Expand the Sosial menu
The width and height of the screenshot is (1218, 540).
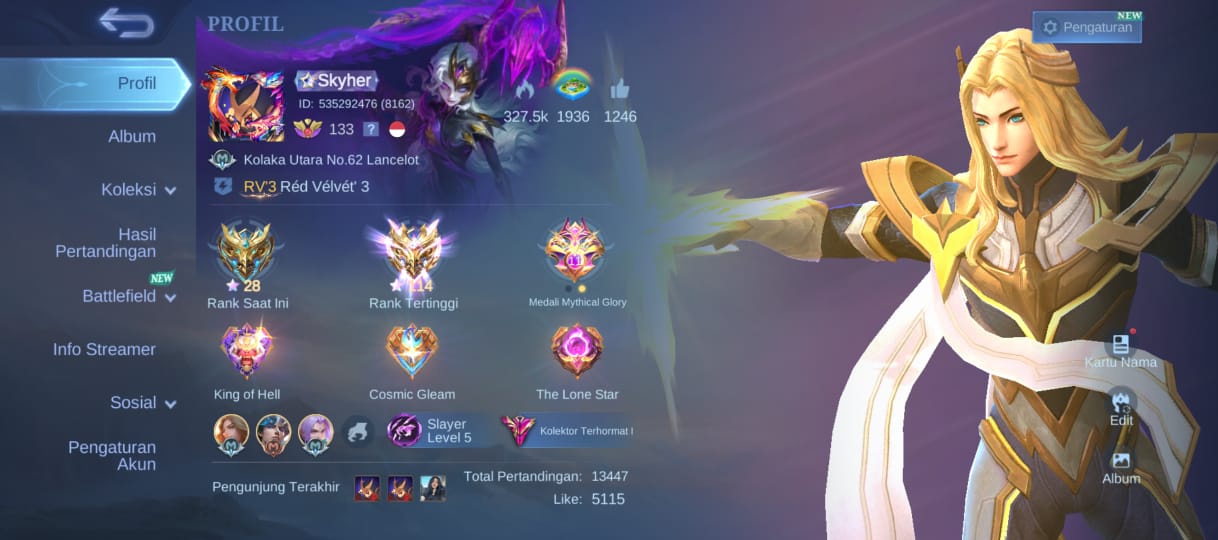click(142, 403)
